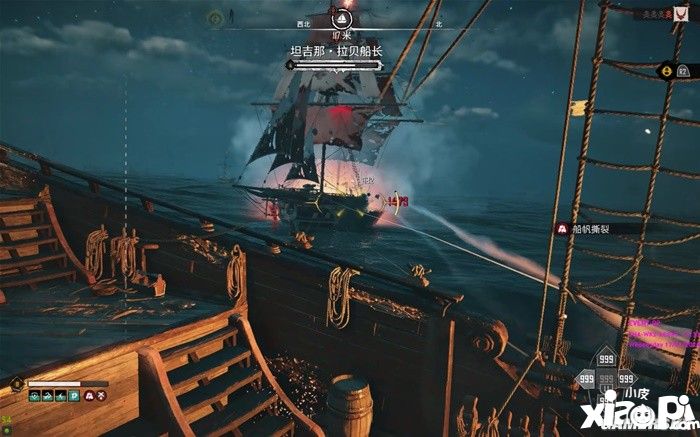The width and height of the screenshot is (700, 437).
Task: Click the 船帆撕裂 torn sails notification
Action: pos(592,229)
